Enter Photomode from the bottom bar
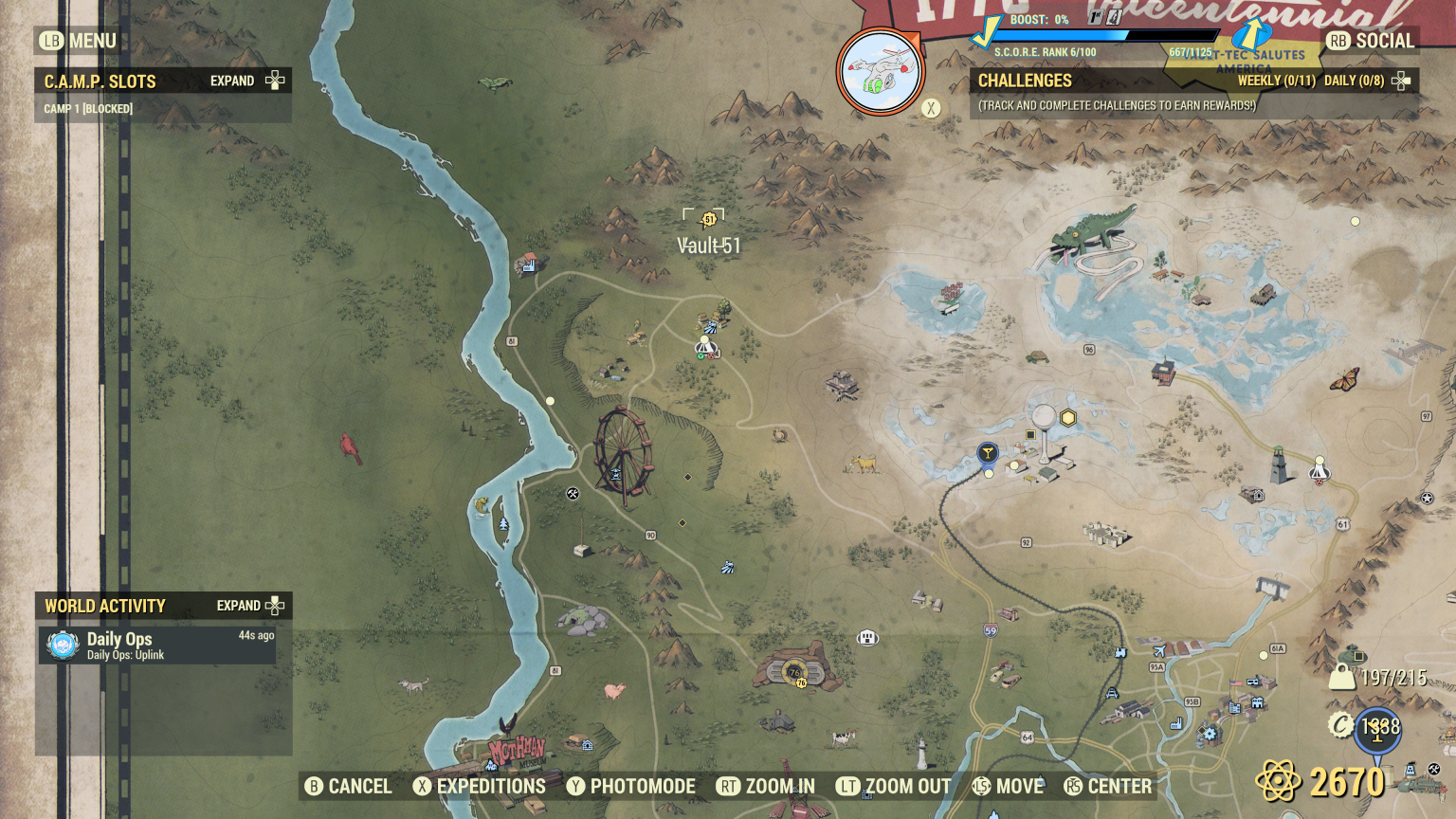Viewport: 1456px width, 819px height. click(631, 787)
